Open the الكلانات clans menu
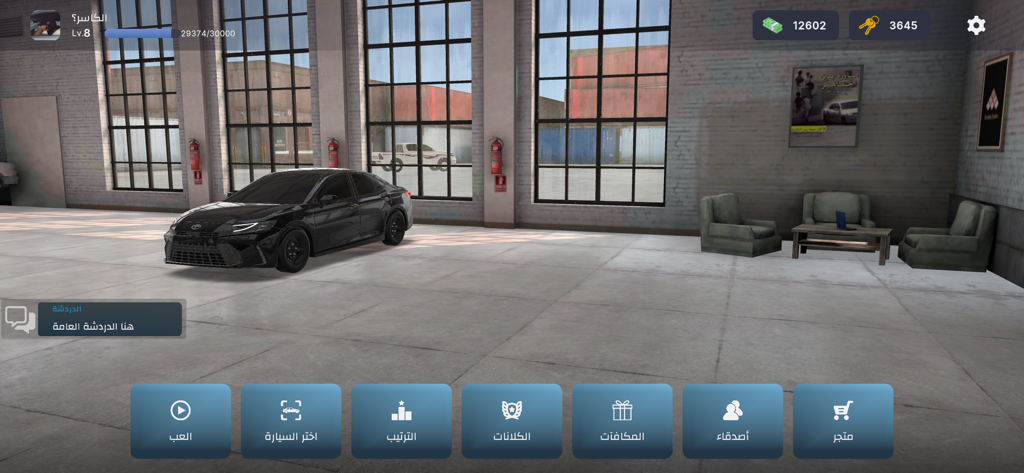Image resolution: width=1024 pixels, height=473 pixels. [512, 421]
